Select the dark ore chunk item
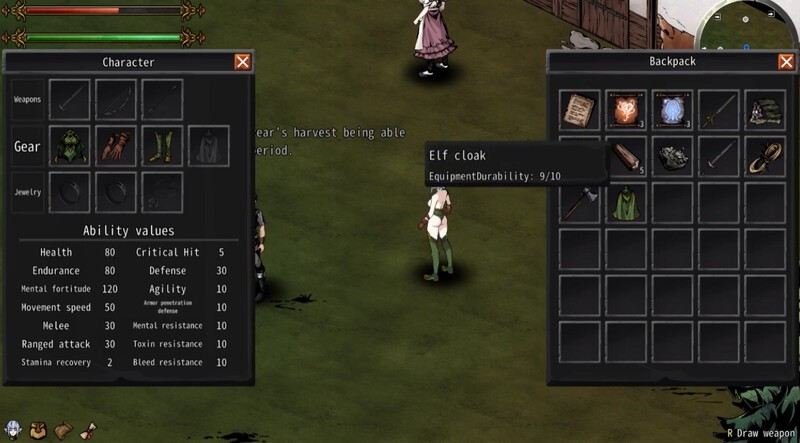 pyautogui.click(x=672, y=156)
